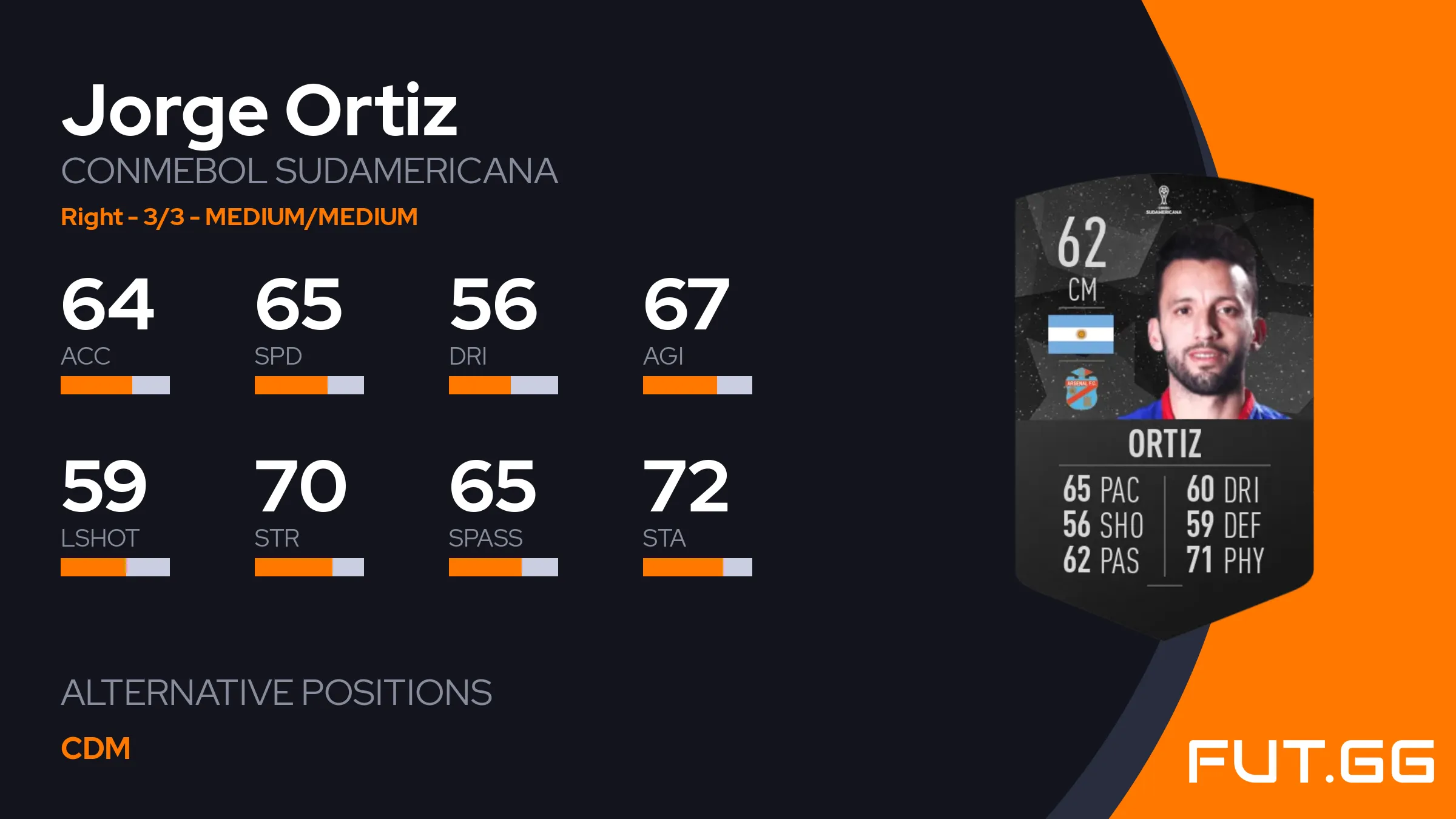Choose the CDM alternative position
The image size is (1456, 819).
96,748
